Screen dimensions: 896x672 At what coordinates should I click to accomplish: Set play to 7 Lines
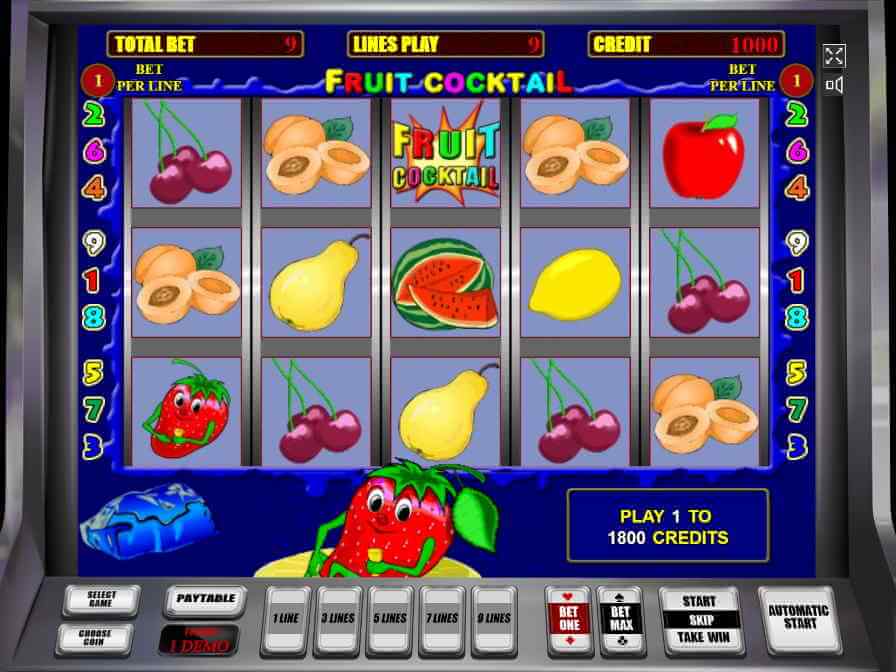[444, 619]
